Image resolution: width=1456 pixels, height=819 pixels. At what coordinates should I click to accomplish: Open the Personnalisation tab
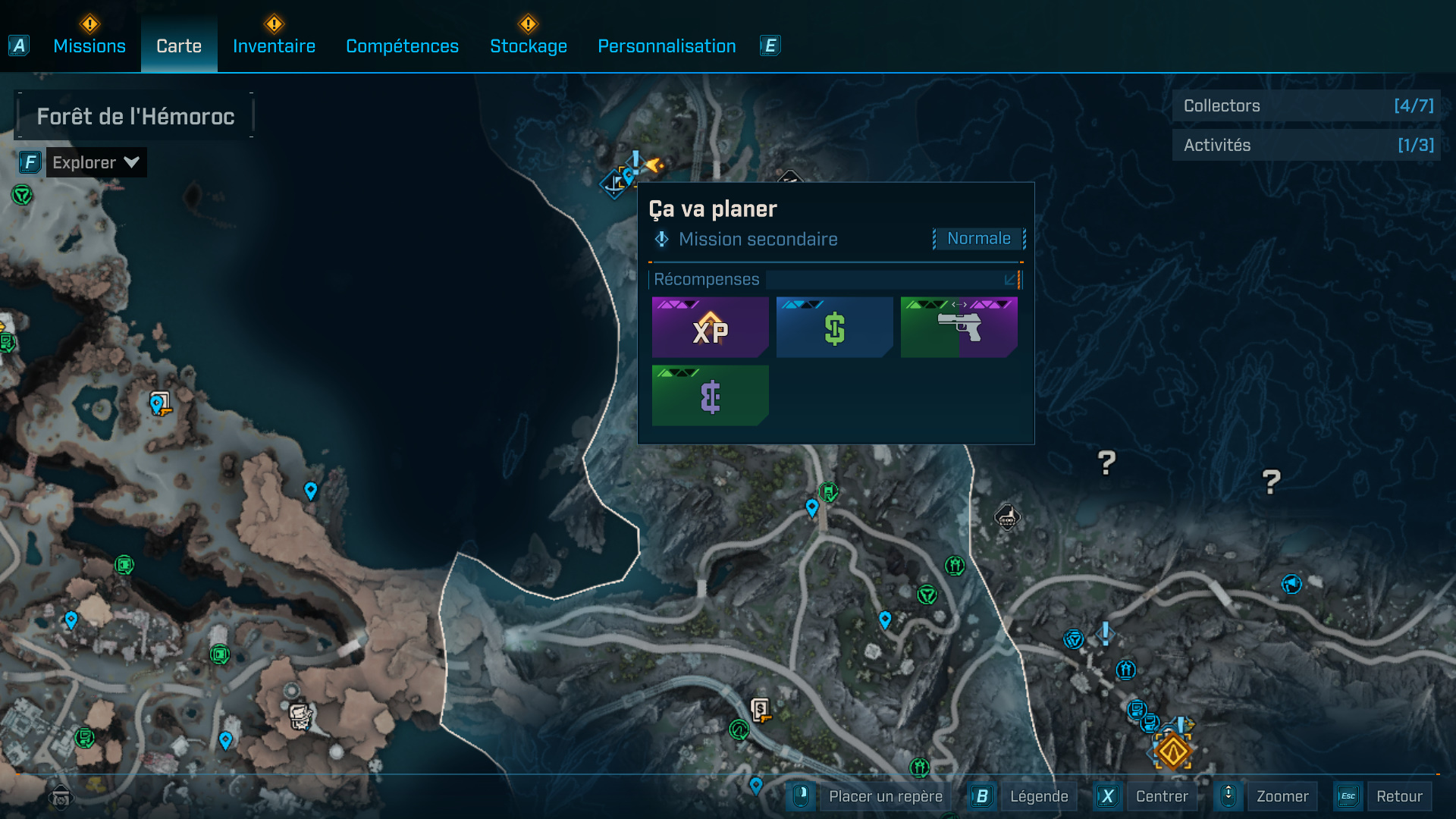pos(667,46)
